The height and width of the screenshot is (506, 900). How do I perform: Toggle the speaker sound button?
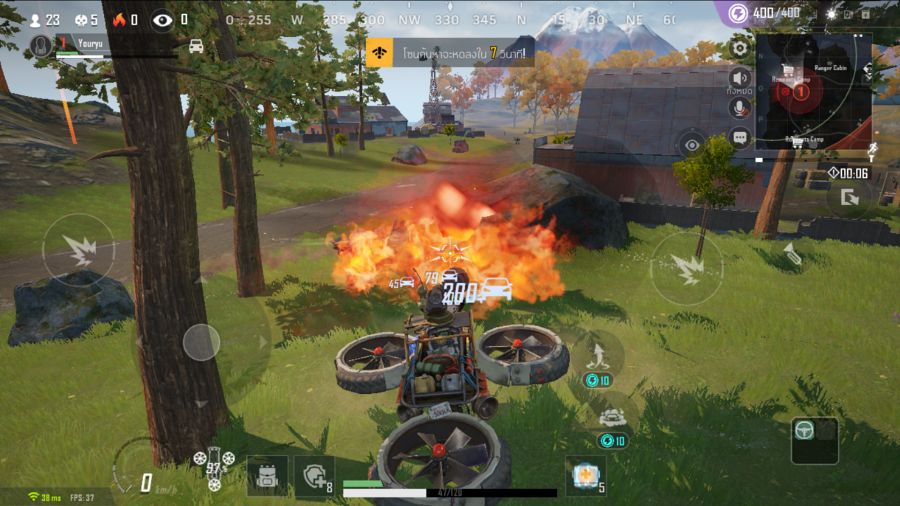click(x=740, y=78)
